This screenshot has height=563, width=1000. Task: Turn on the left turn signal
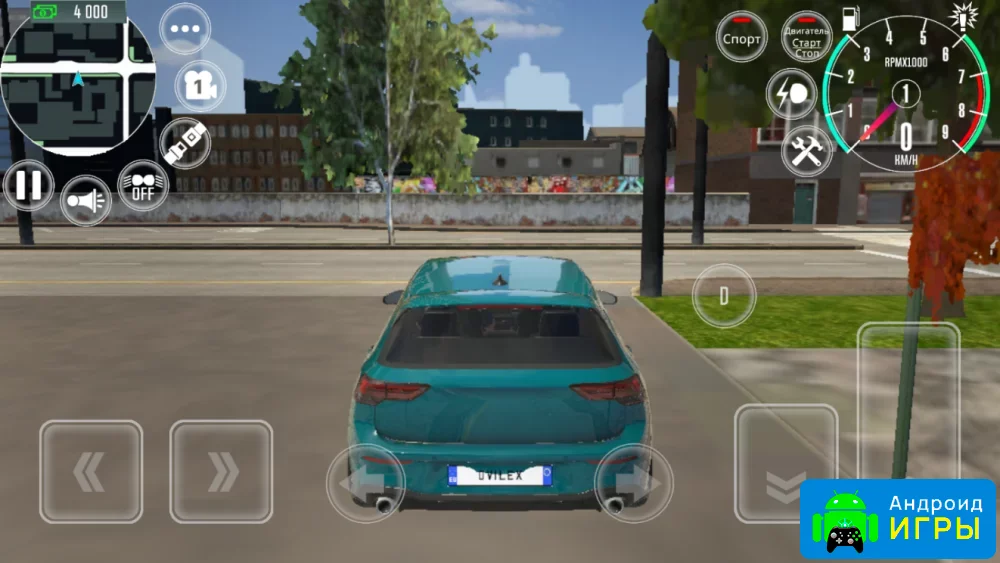pyautogui.click(x=365, y=483)
